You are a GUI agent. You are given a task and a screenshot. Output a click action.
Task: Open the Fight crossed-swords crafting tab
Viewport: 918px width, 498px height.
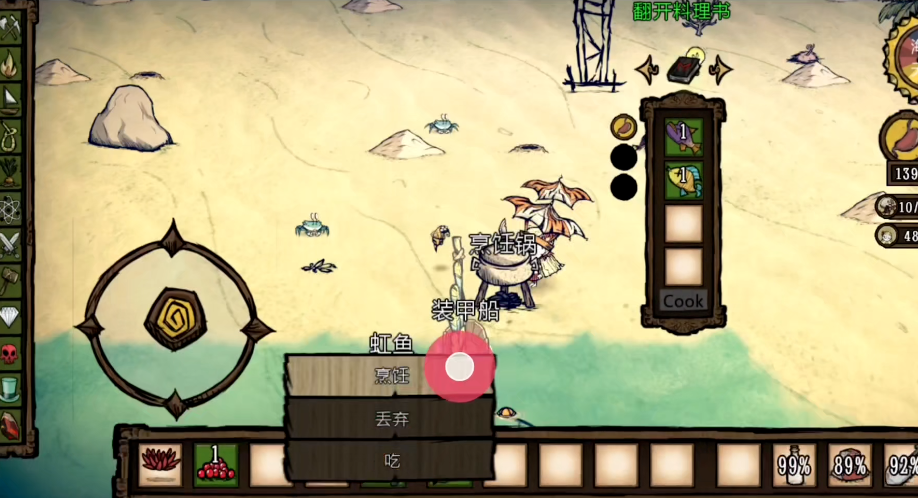click(10, 243)
